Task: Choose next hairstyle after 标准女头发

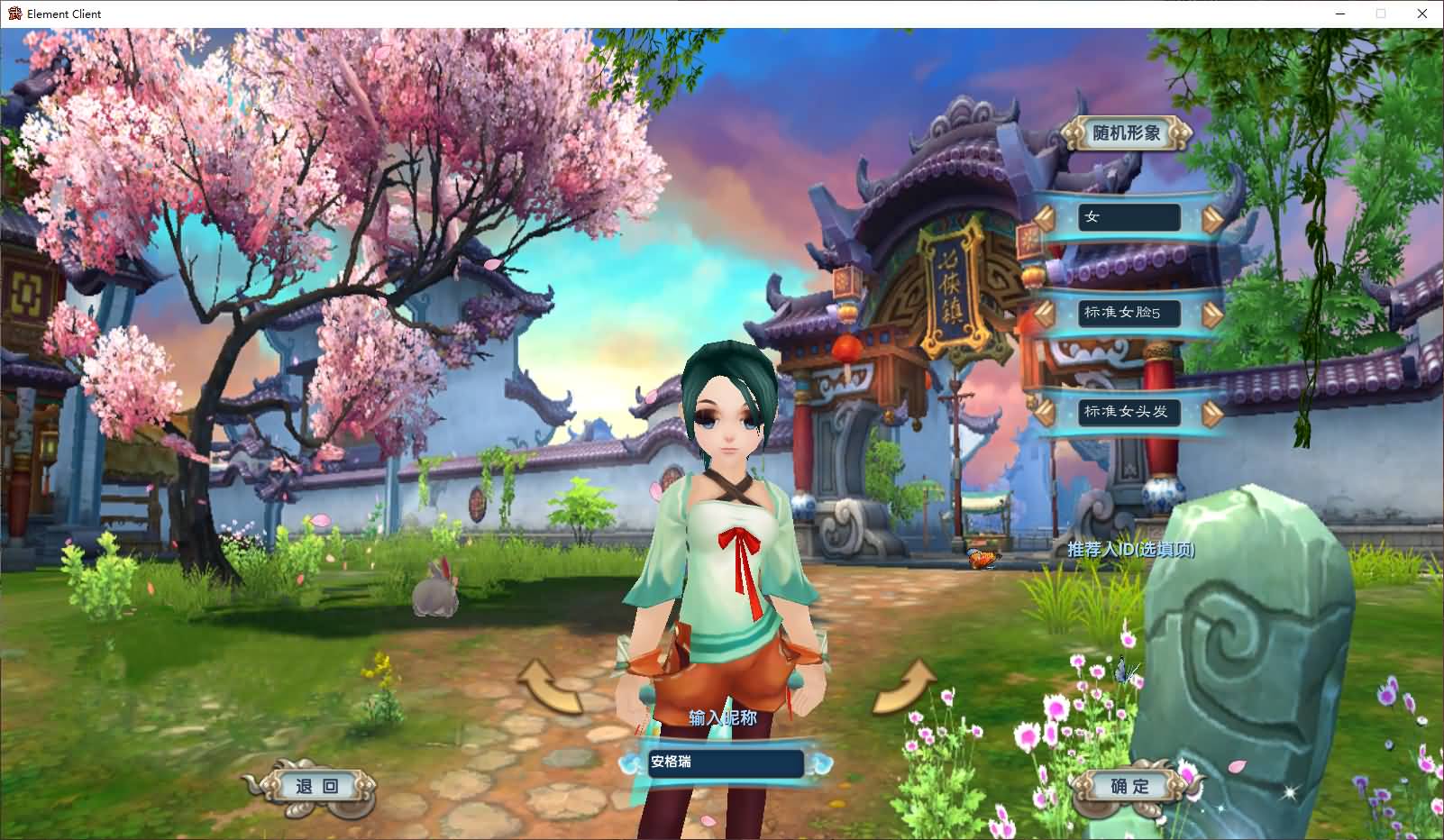Action: 1212,413
